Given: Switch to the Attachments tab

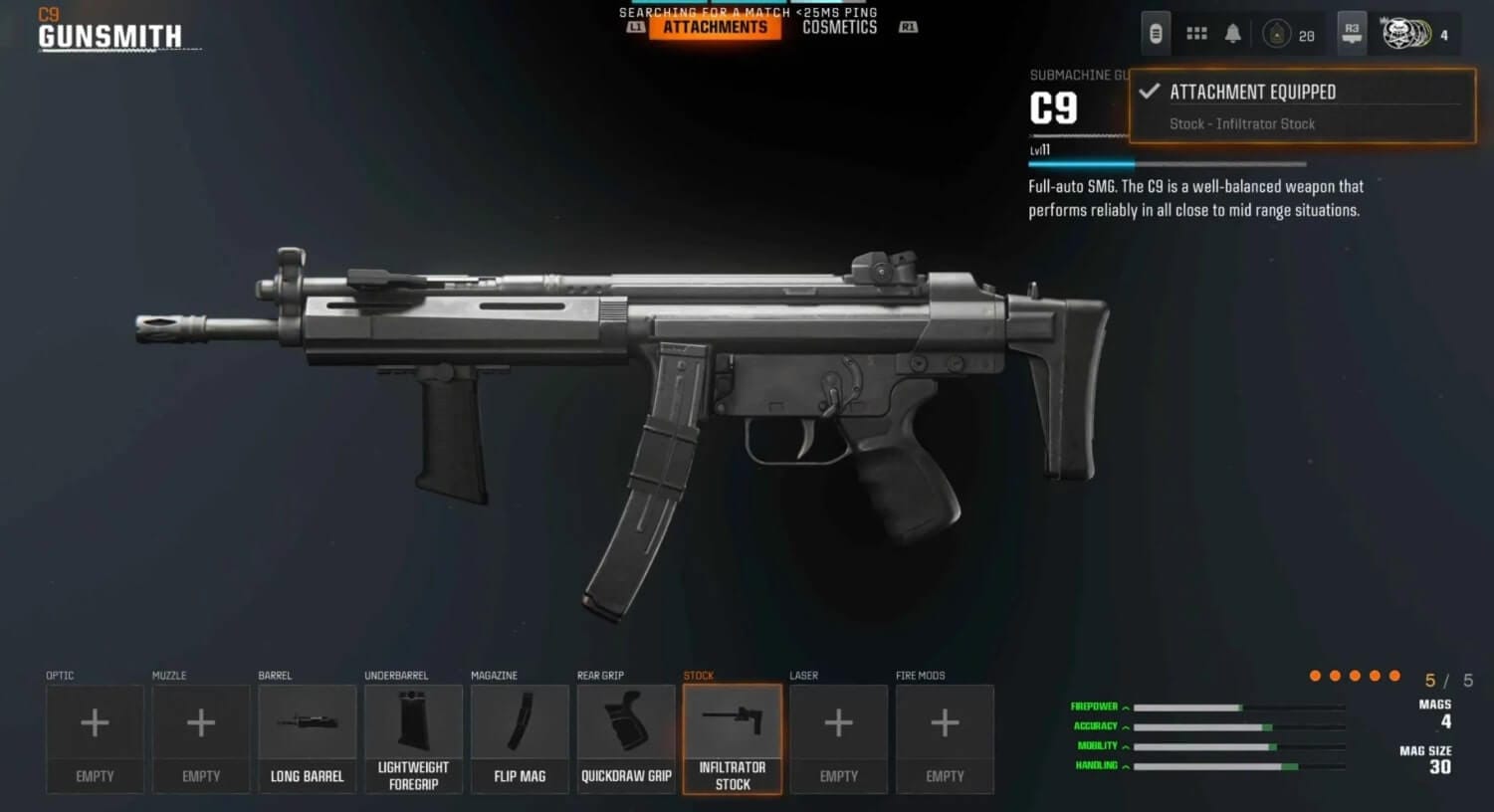Looking at the screenshot, I should (x=715, y=27).
